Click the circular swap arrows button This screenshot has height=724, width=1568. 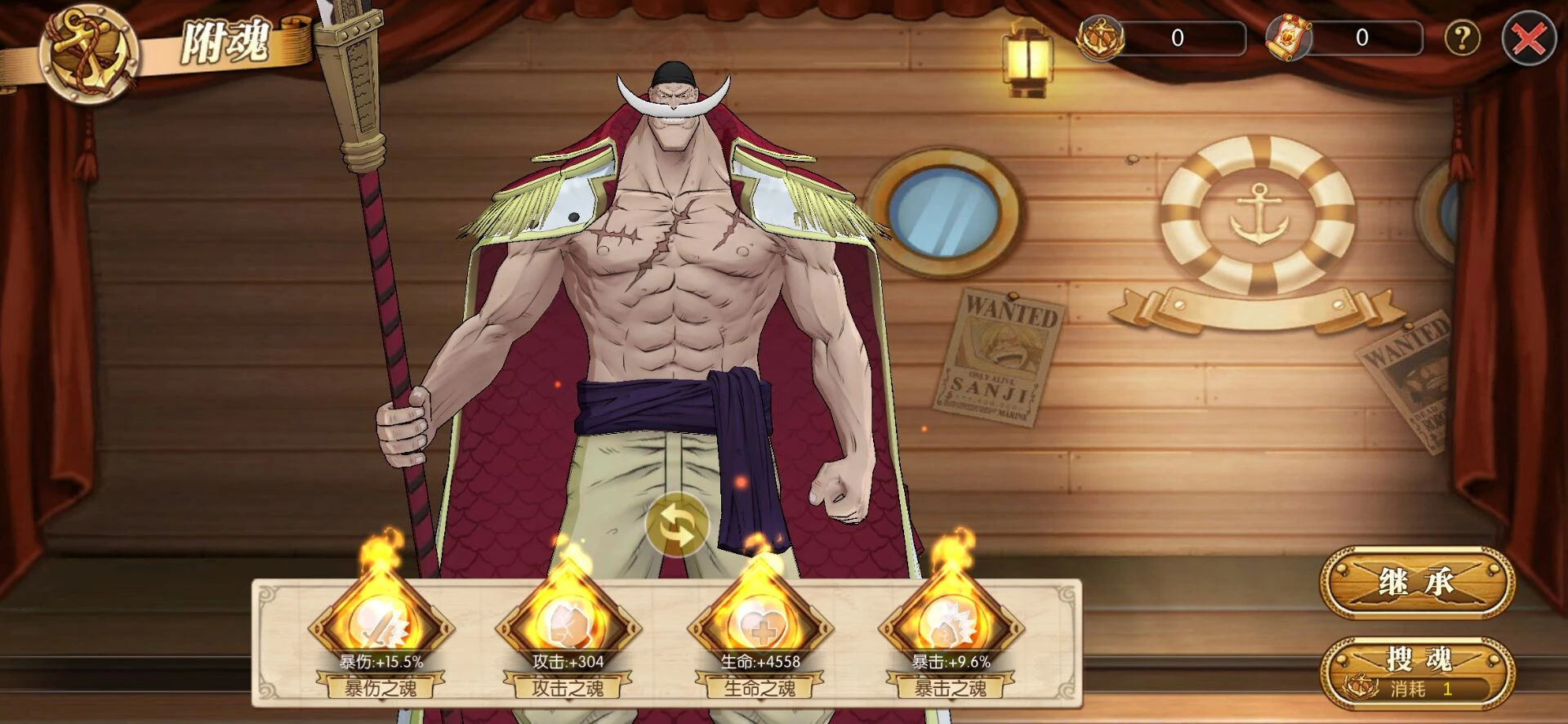point(676,525)
